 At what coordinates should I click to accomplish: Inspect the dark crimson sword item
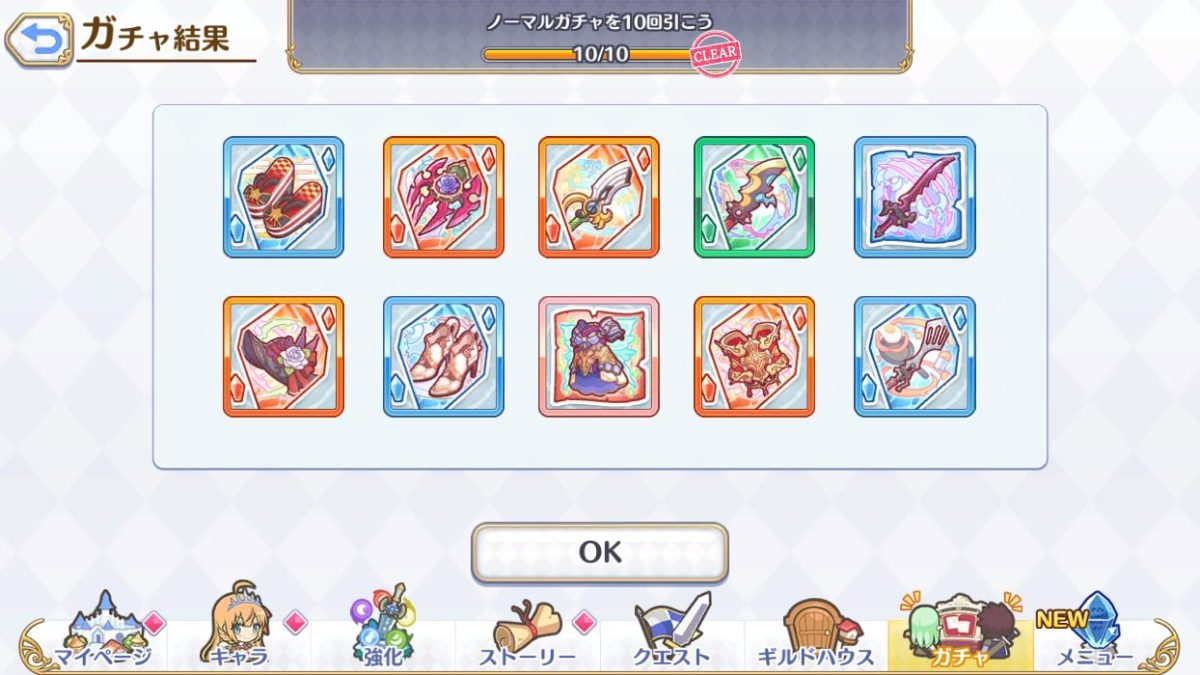[x=914, y=197]
